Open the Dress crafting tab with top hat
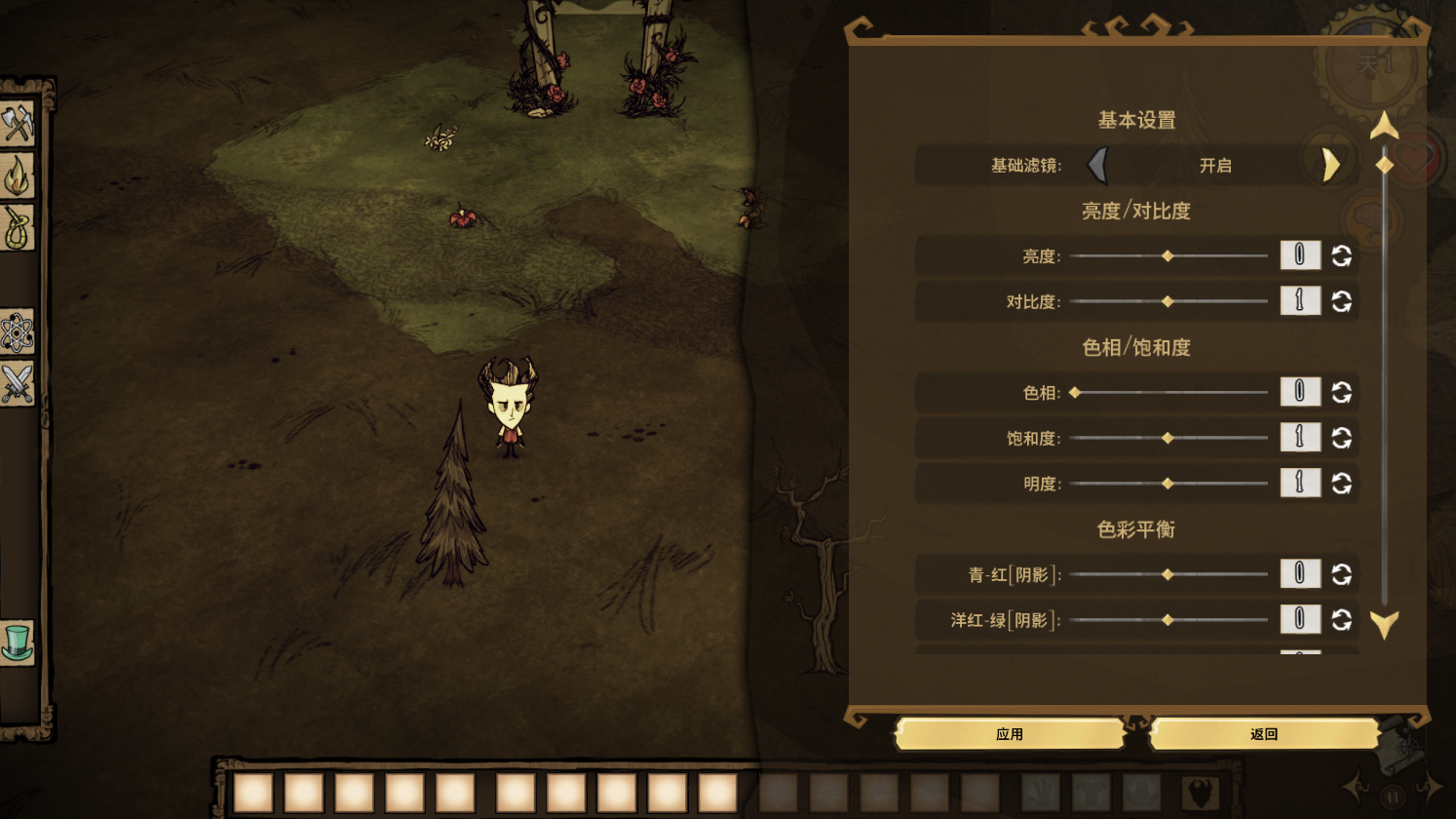Image resolution: width=1456 pixels, height=819 pixels. (18, 643)
